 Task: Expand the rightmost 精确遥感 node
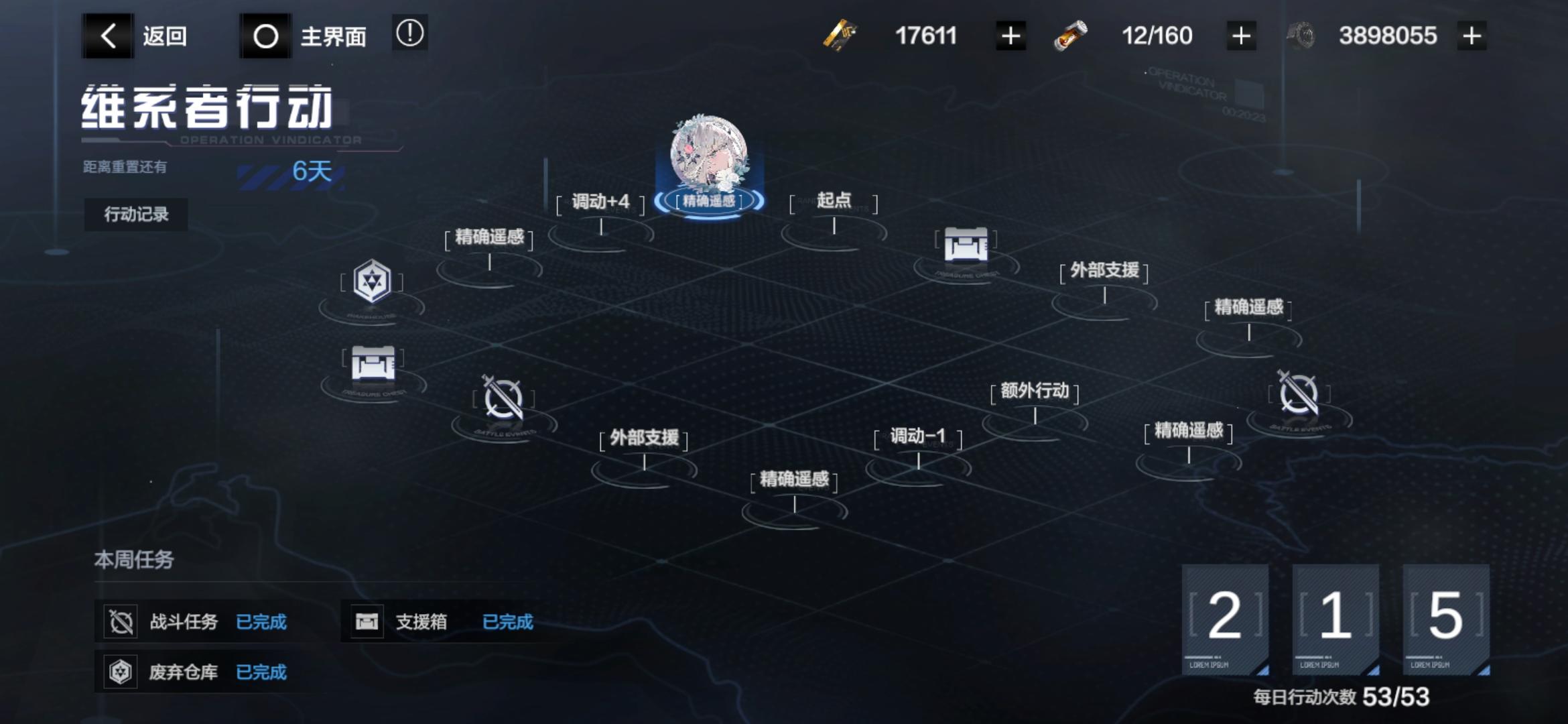coord(1248,308)
